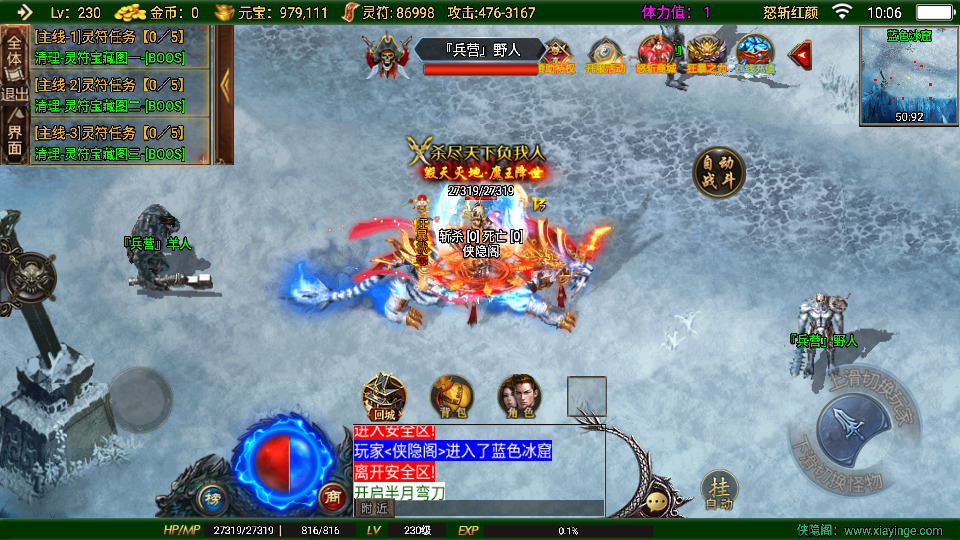Open the 主线-1 灵符任务 quest entry
This screenshot has height=540, width=960.
pyautogui.click(x=120, y=45)
